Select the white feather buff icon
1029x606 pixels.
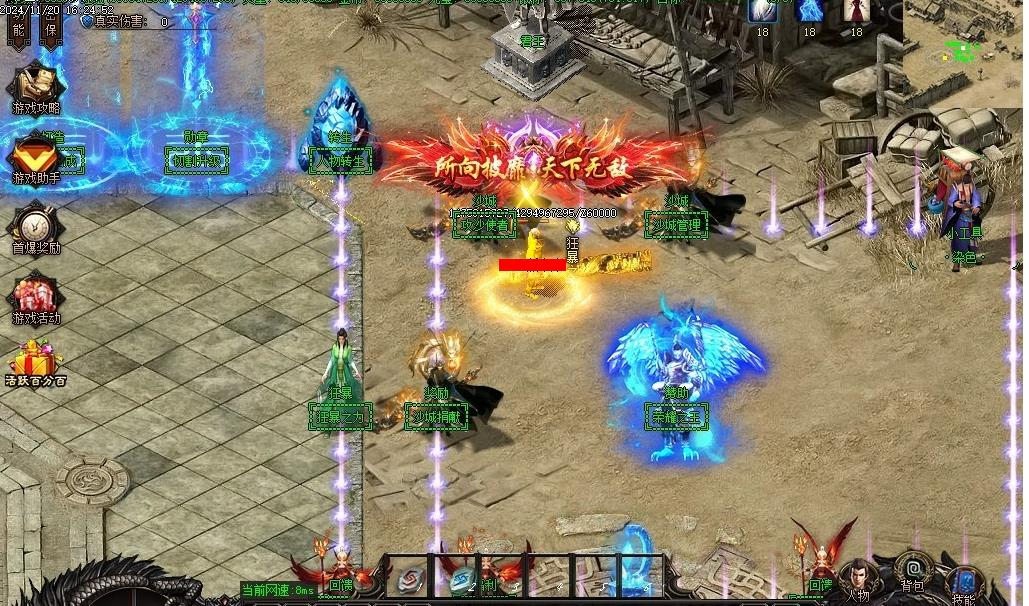762,10
